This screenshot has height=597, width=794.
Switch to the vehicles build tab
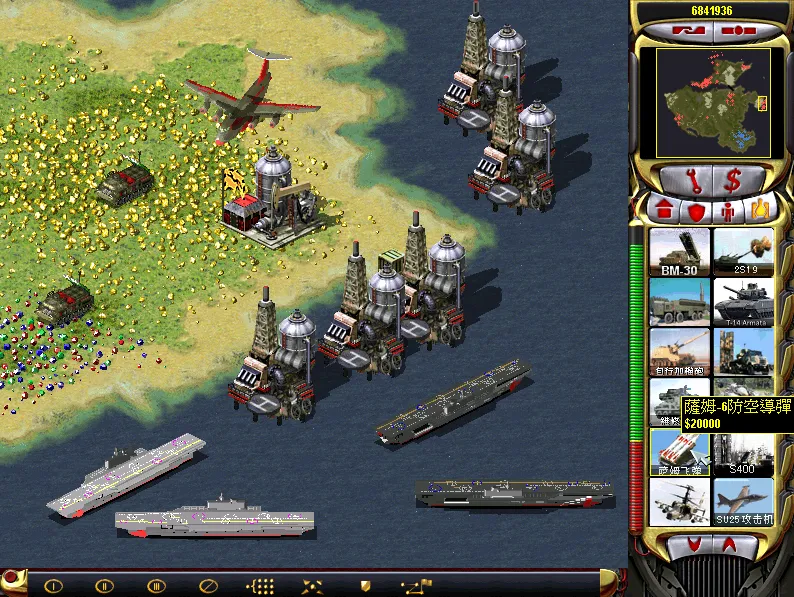coord(761,210)
